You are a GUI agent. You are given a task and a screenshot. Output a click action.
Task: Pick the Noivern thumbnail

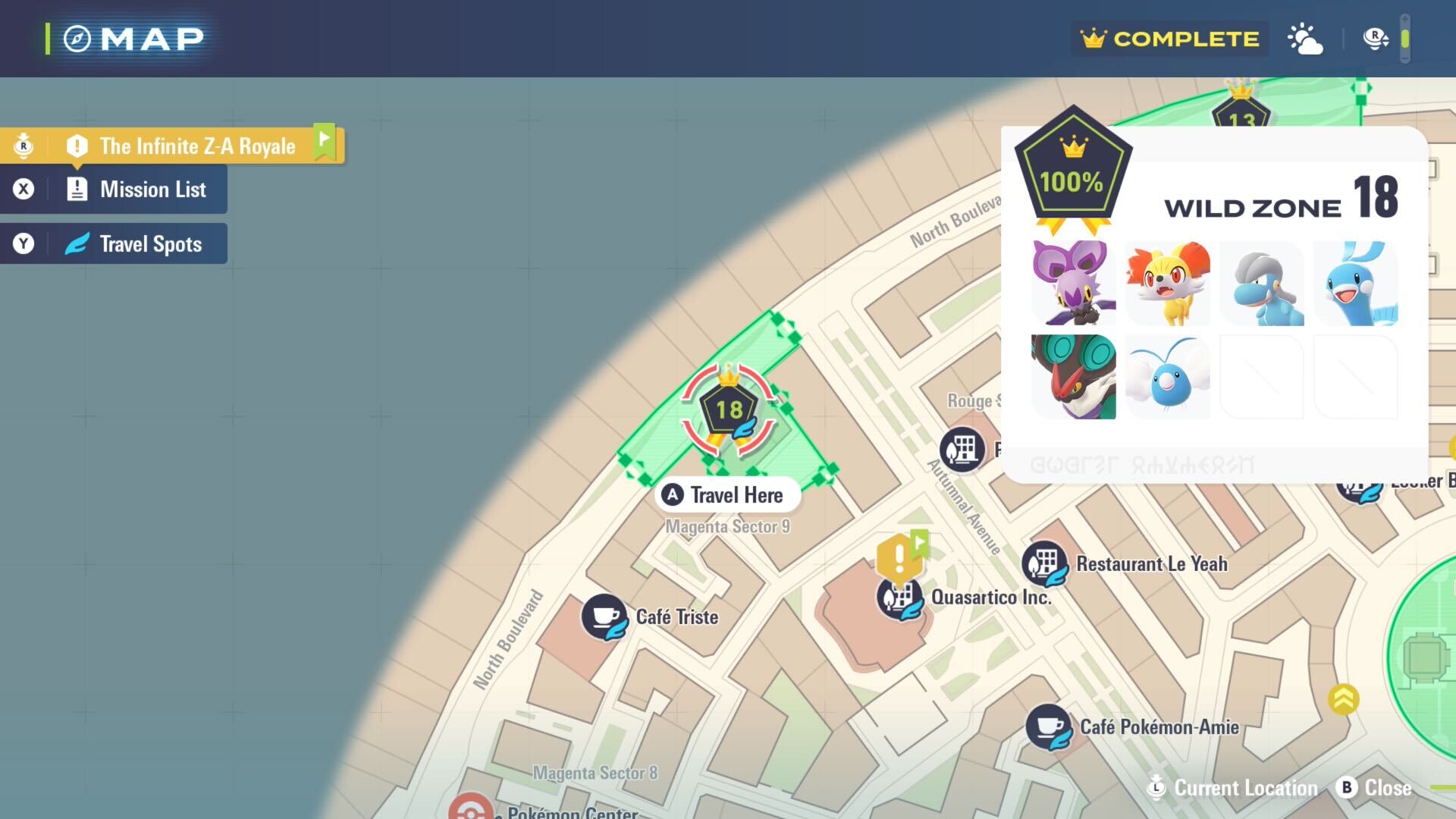point(1074,377)
